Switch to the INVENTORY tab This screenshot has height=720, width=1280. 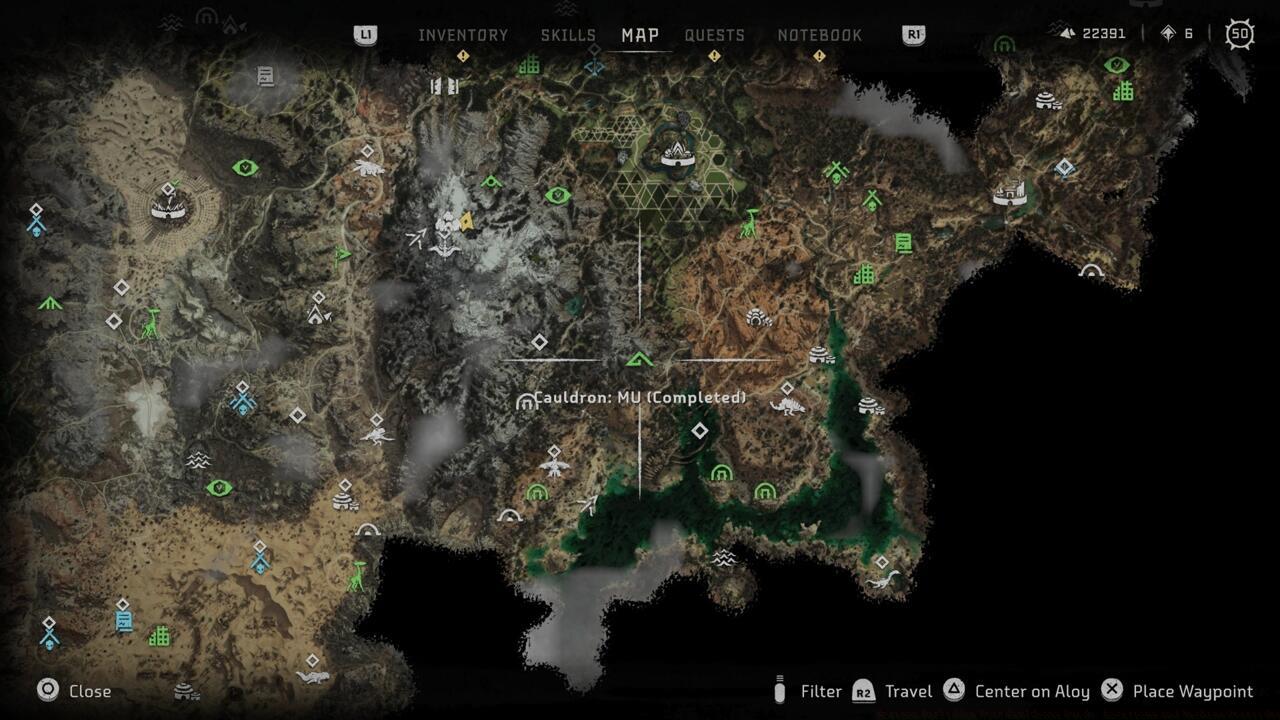click(463, 35)
